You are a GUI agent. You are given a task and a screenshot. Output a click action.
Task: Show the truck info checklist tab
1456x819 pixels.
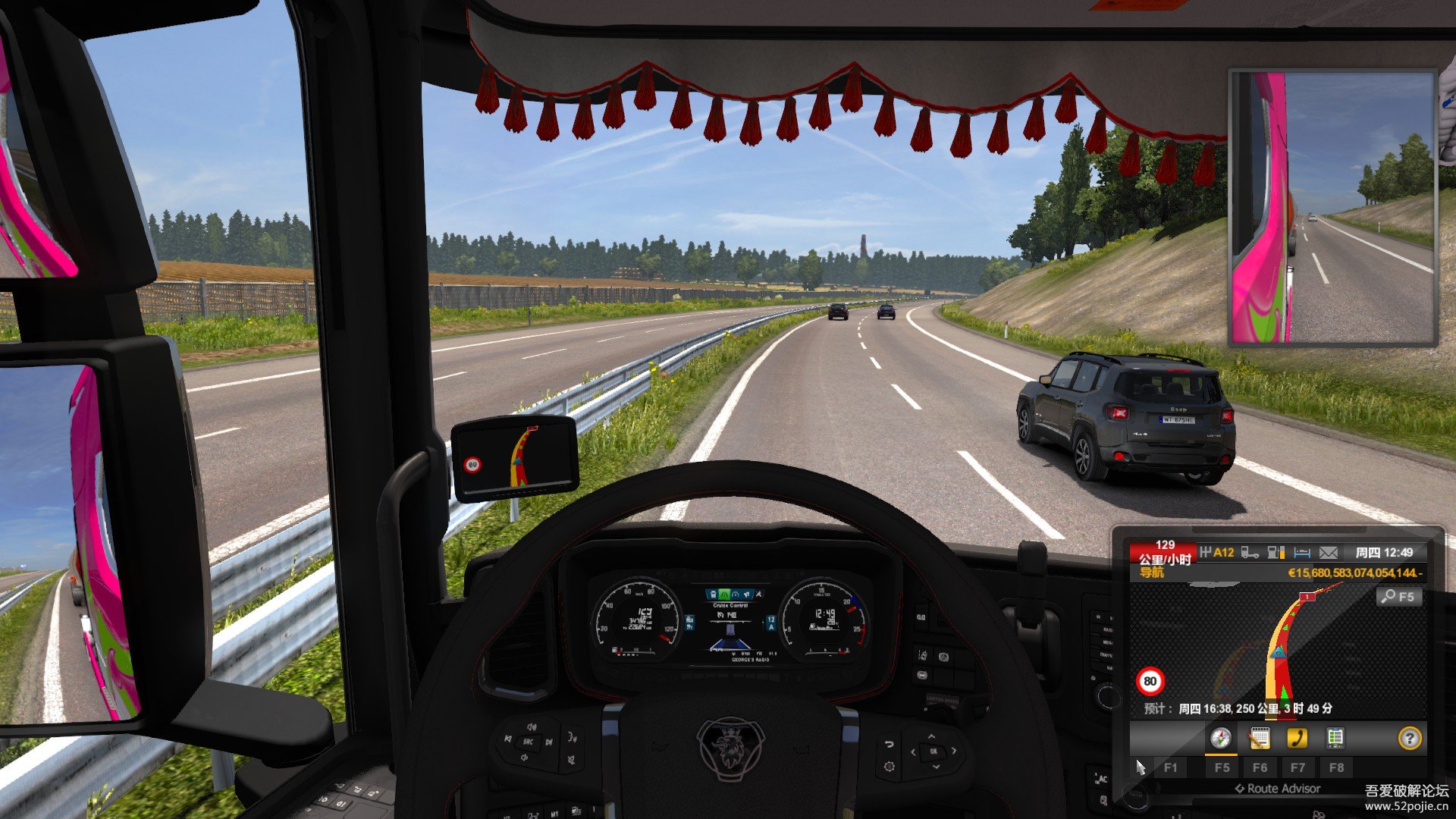1335,738
